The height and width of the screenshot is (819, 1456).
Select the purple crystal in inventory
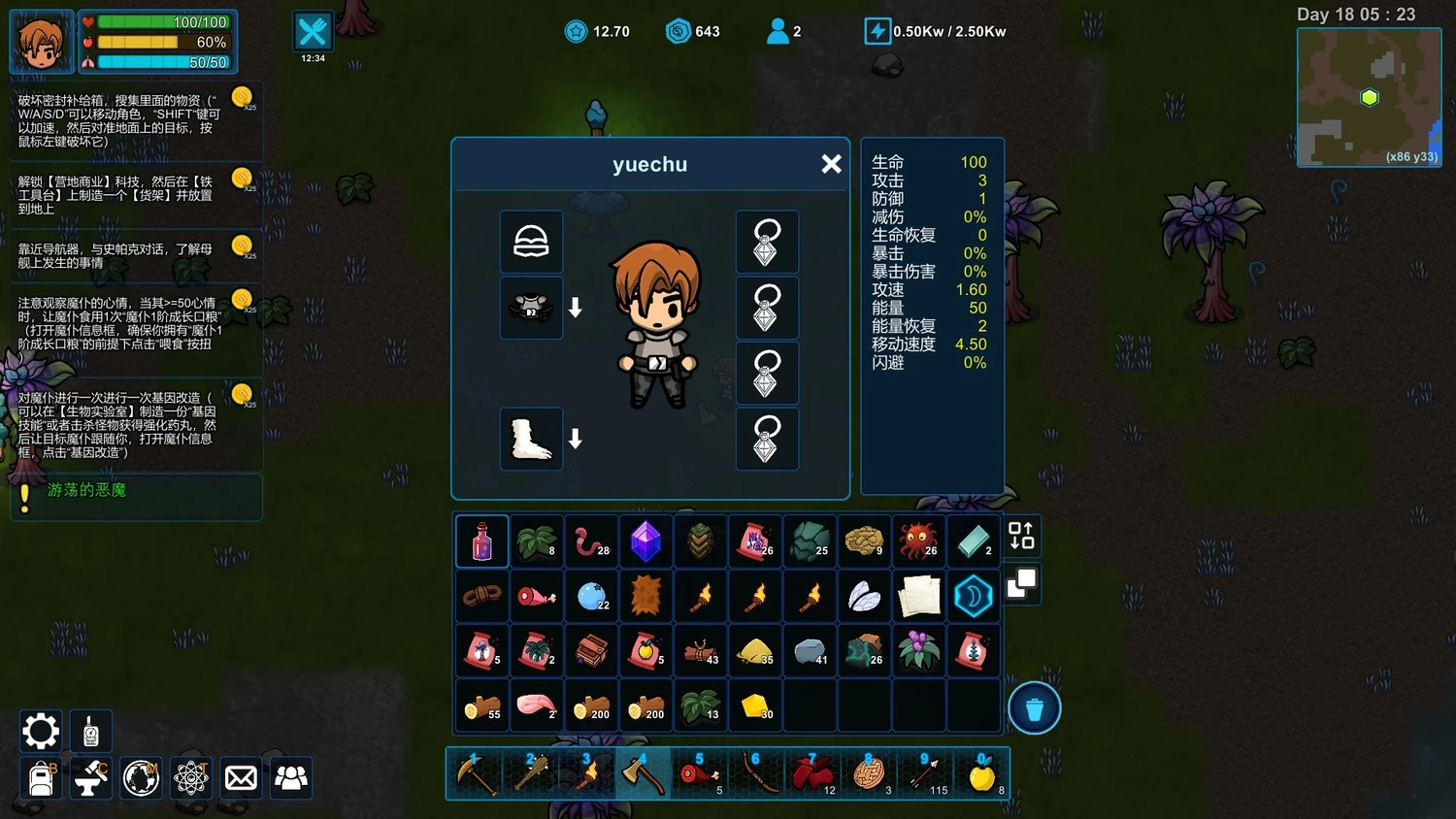pyautogui.click(x=645, y=541)
